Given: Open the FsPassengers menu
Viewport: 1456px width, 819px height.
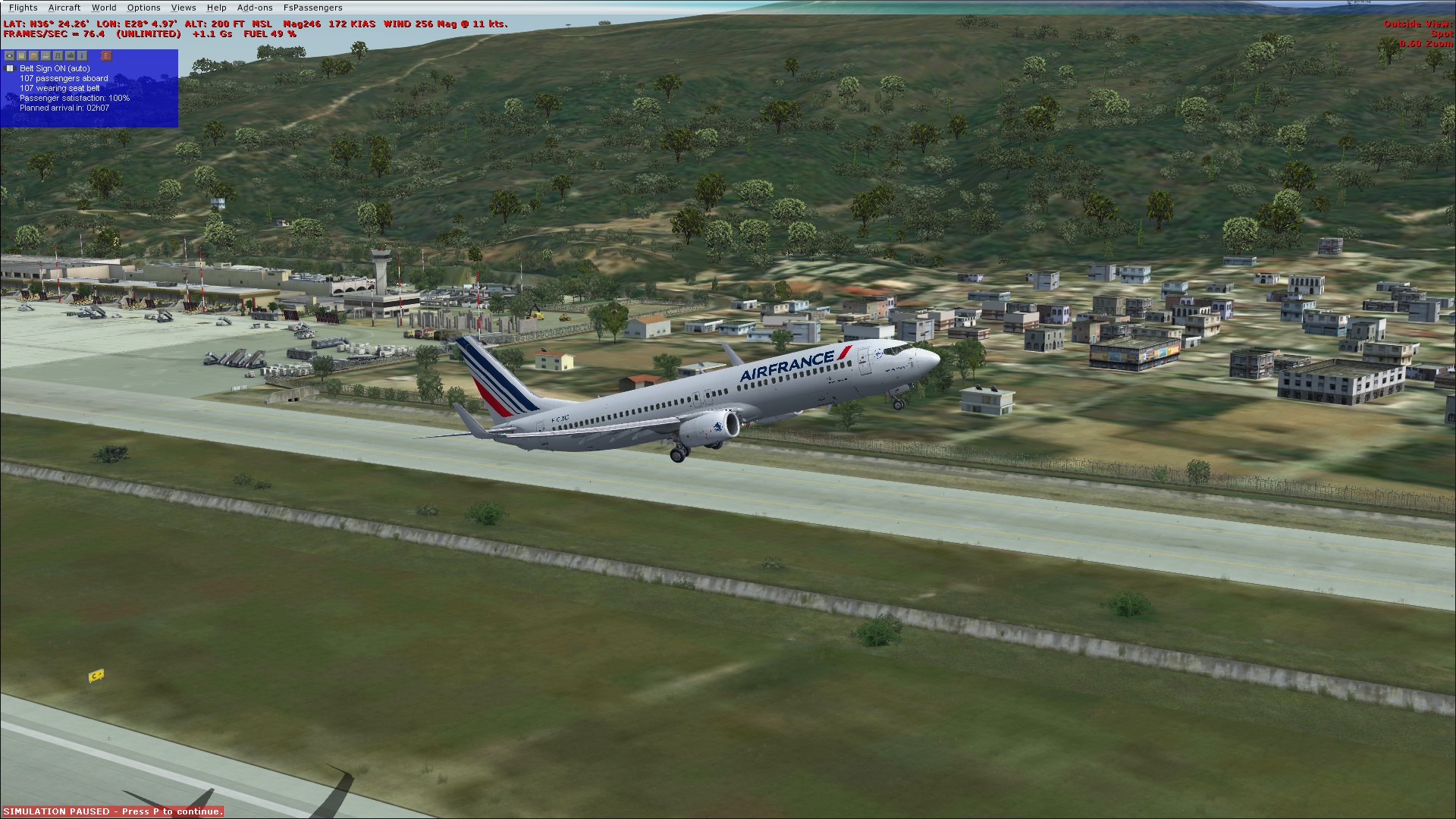Looking at the screenshot, I should 312,8.
